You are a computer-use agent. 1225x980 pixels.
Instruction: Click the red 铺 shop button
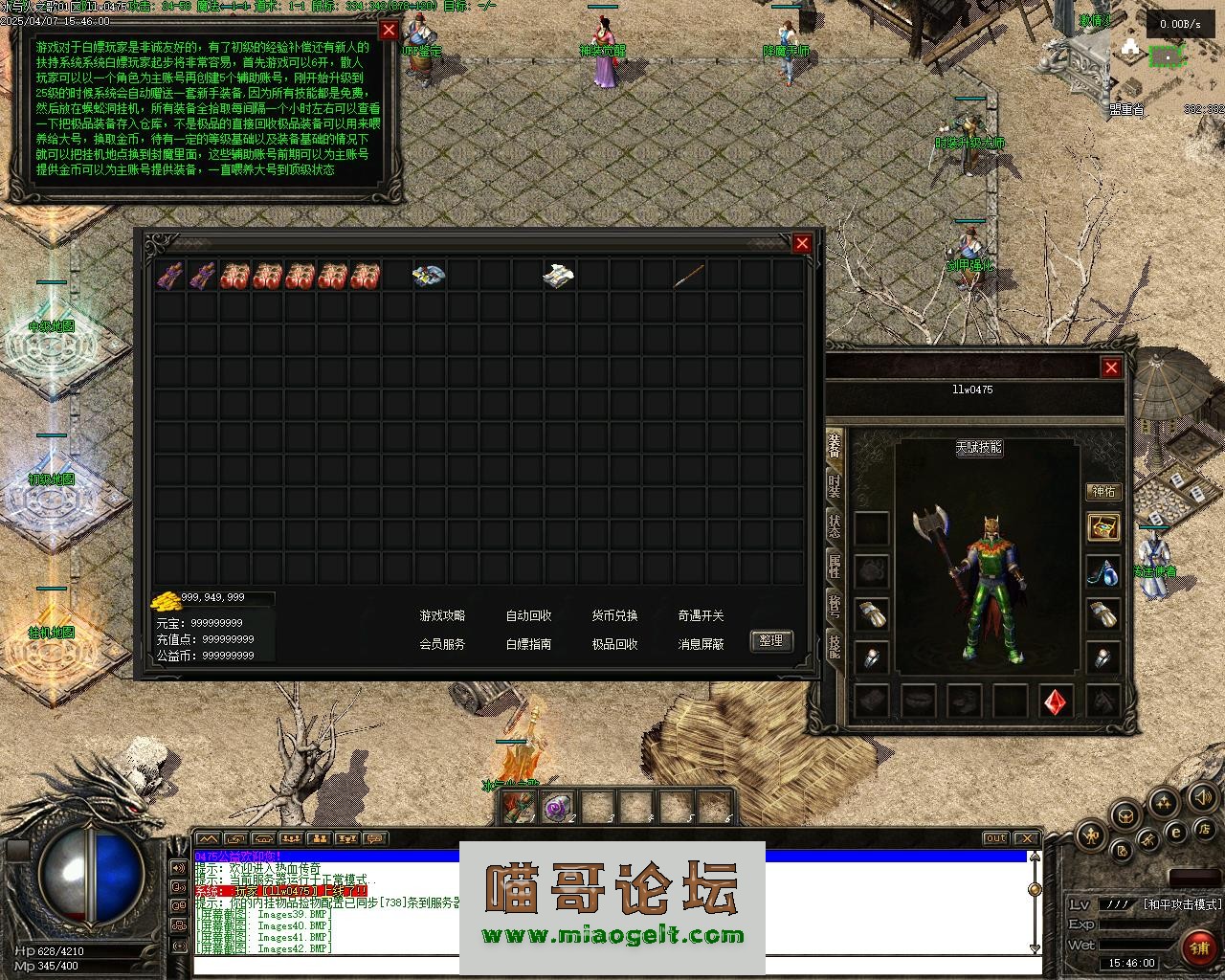click(x=1198, y=947)
